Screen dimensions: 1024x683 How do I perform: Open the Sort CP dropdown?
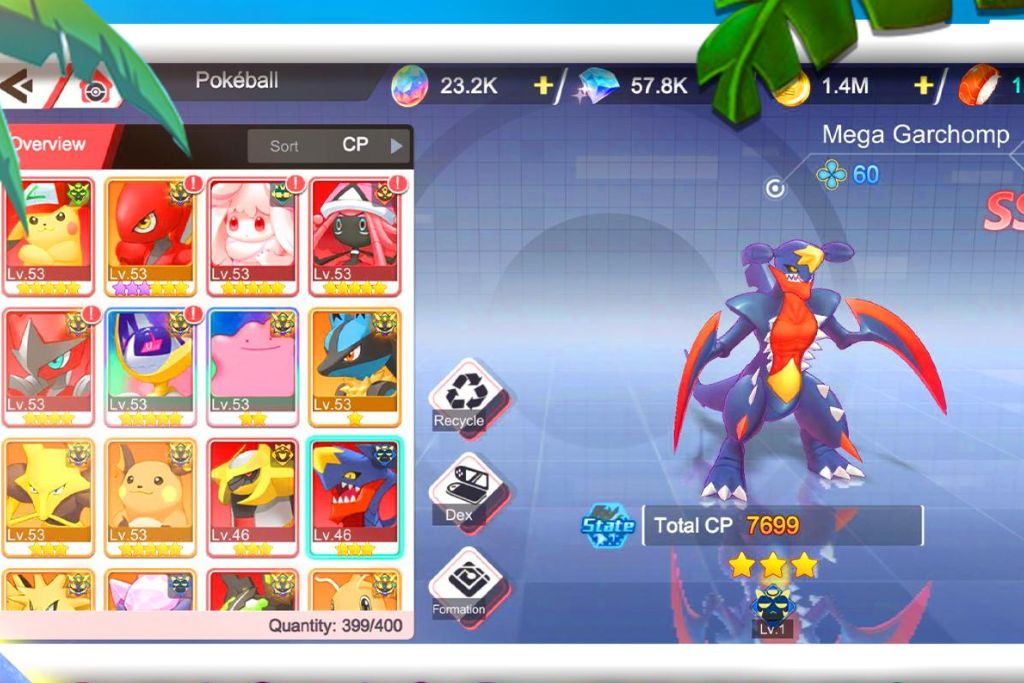329,145
